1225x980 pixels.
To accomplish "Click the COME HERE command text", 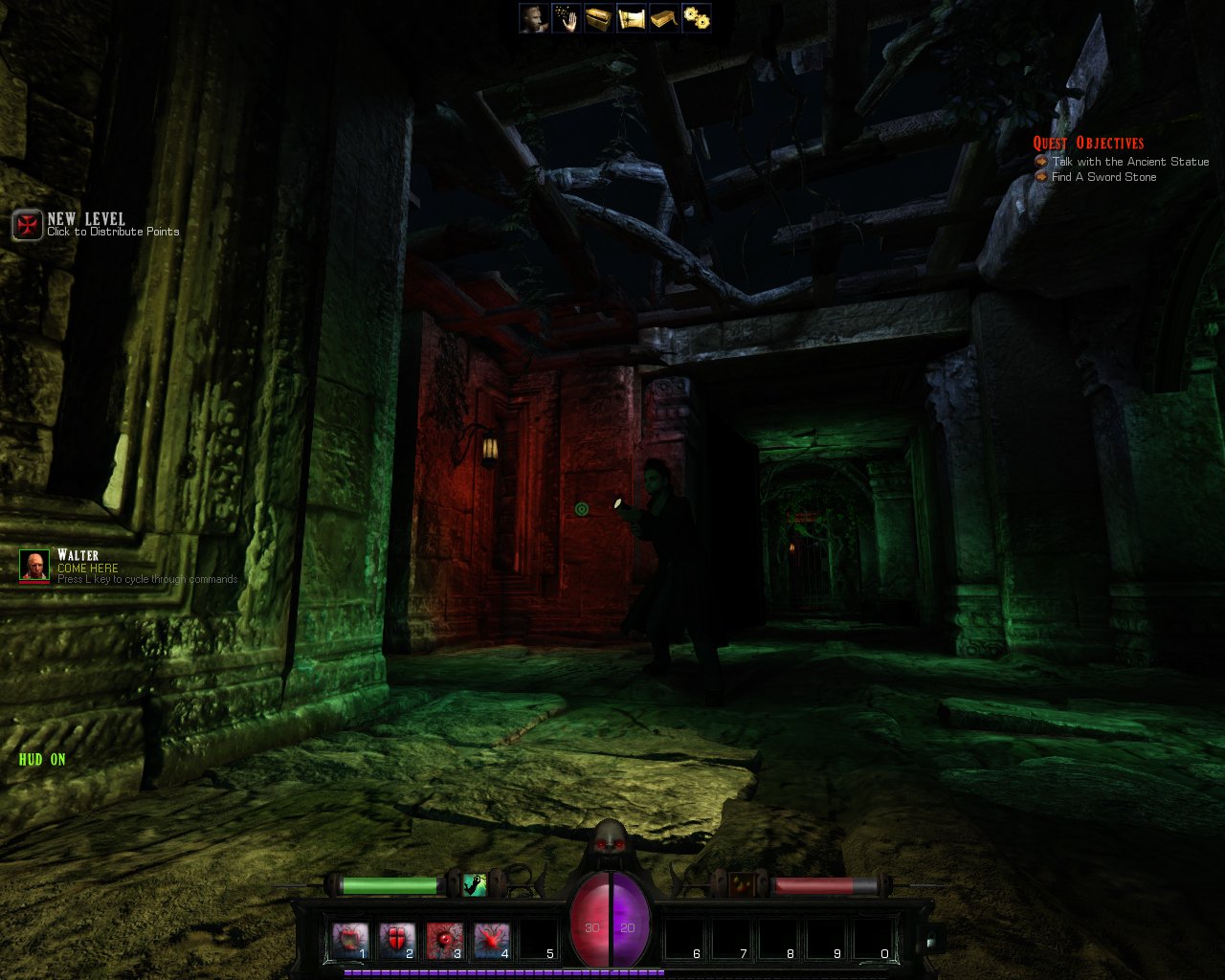I will 86,568.
